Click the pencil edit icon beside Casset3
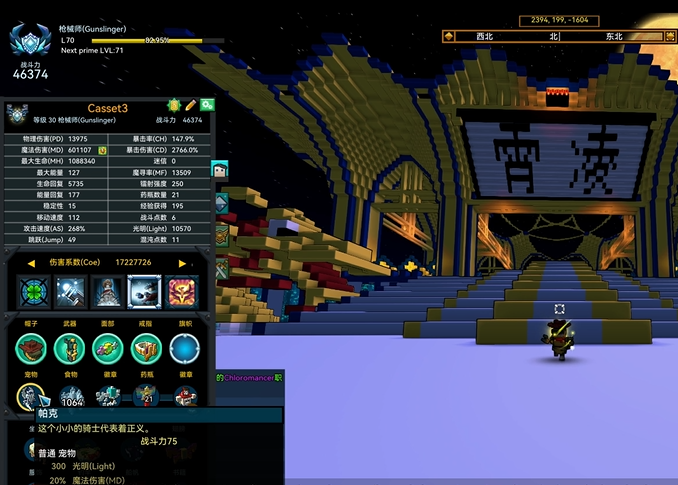 [x=191, y=105]
